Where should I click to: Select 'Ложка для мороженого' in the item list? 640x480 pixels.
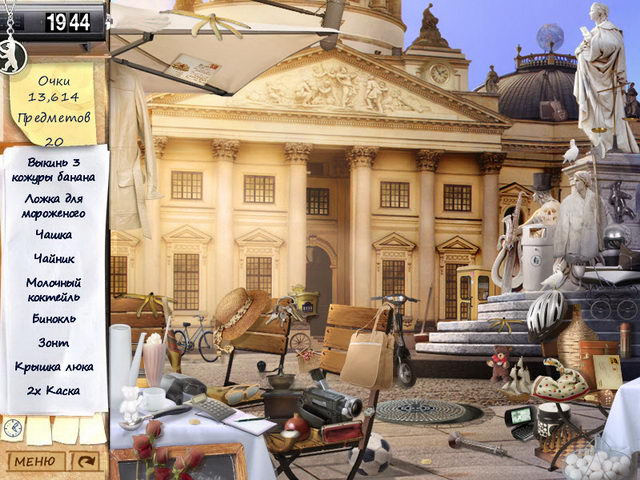(x=56, y=205)
